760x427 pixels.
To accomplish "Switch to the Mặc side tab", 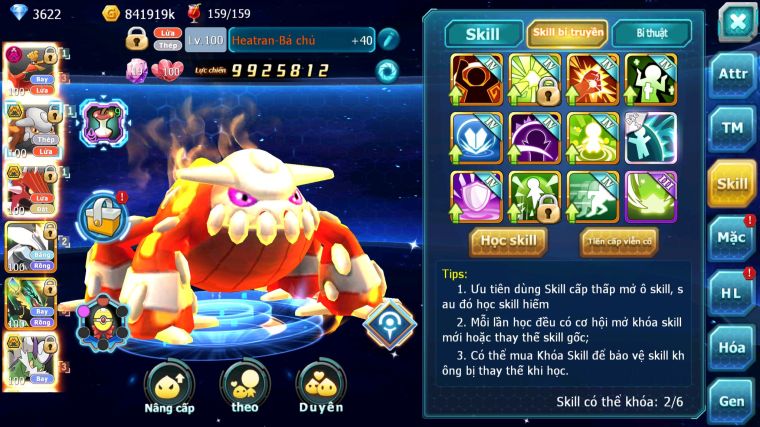I will coord(732,238).
